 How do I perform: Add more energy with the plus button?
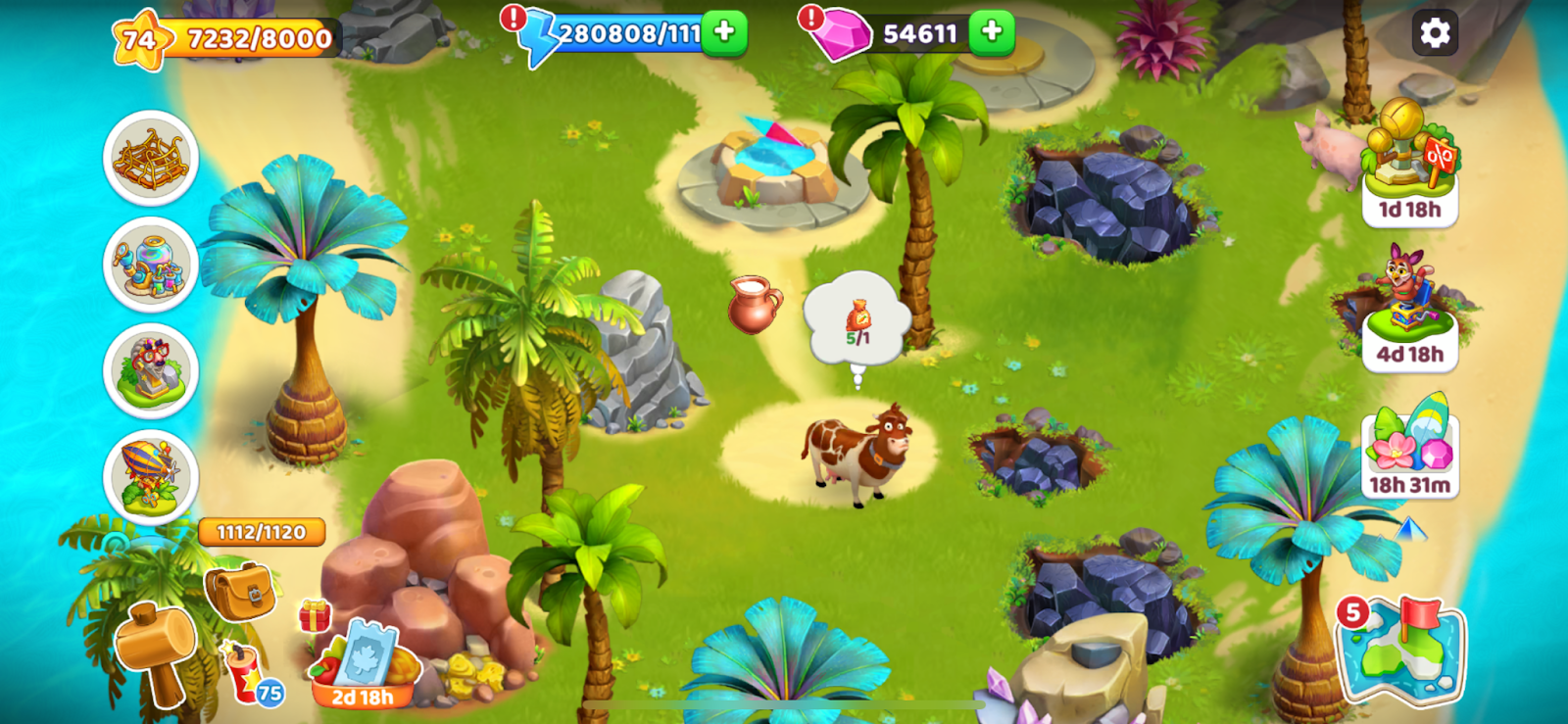(724, 32)
